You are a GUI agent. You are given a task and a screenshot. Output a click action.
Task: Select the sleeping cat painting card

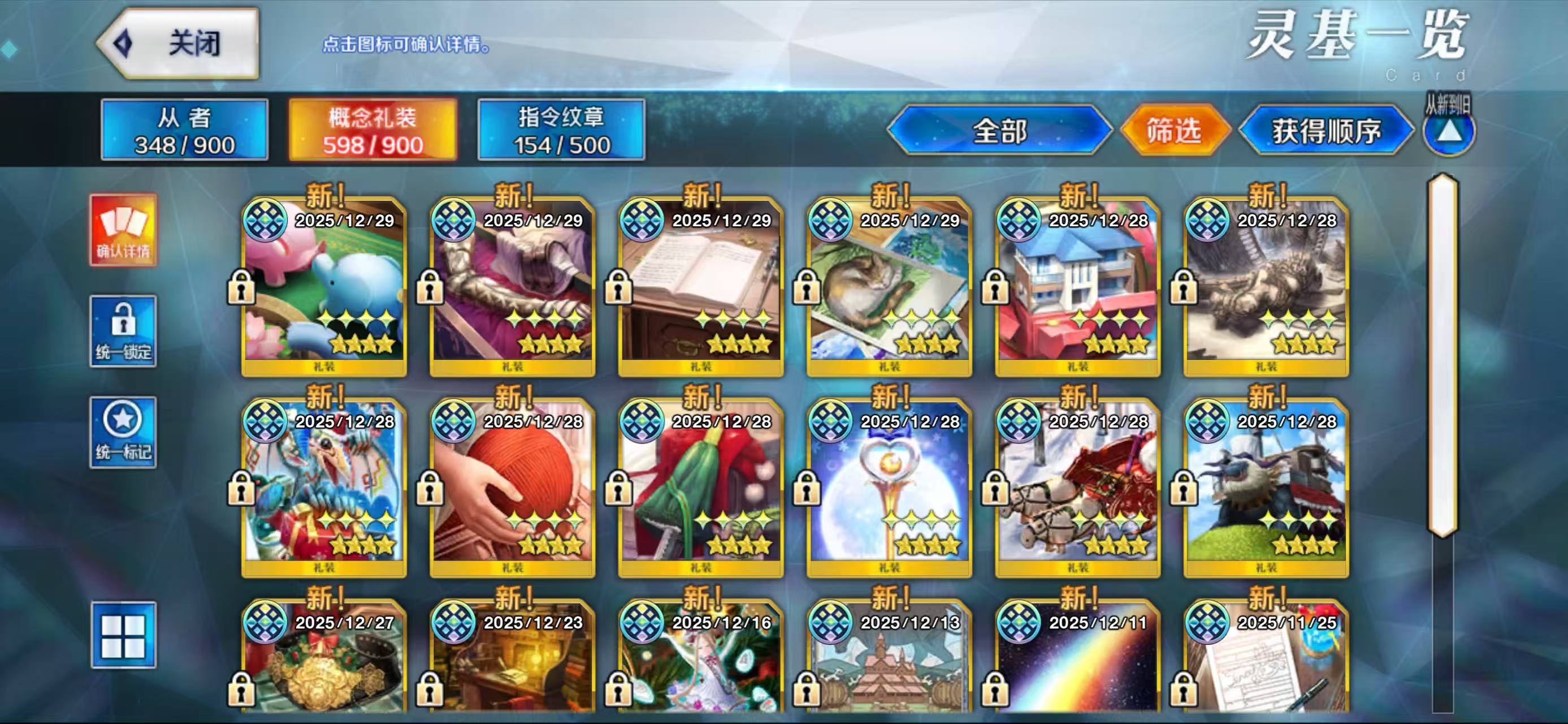click(x=889, y=286)
